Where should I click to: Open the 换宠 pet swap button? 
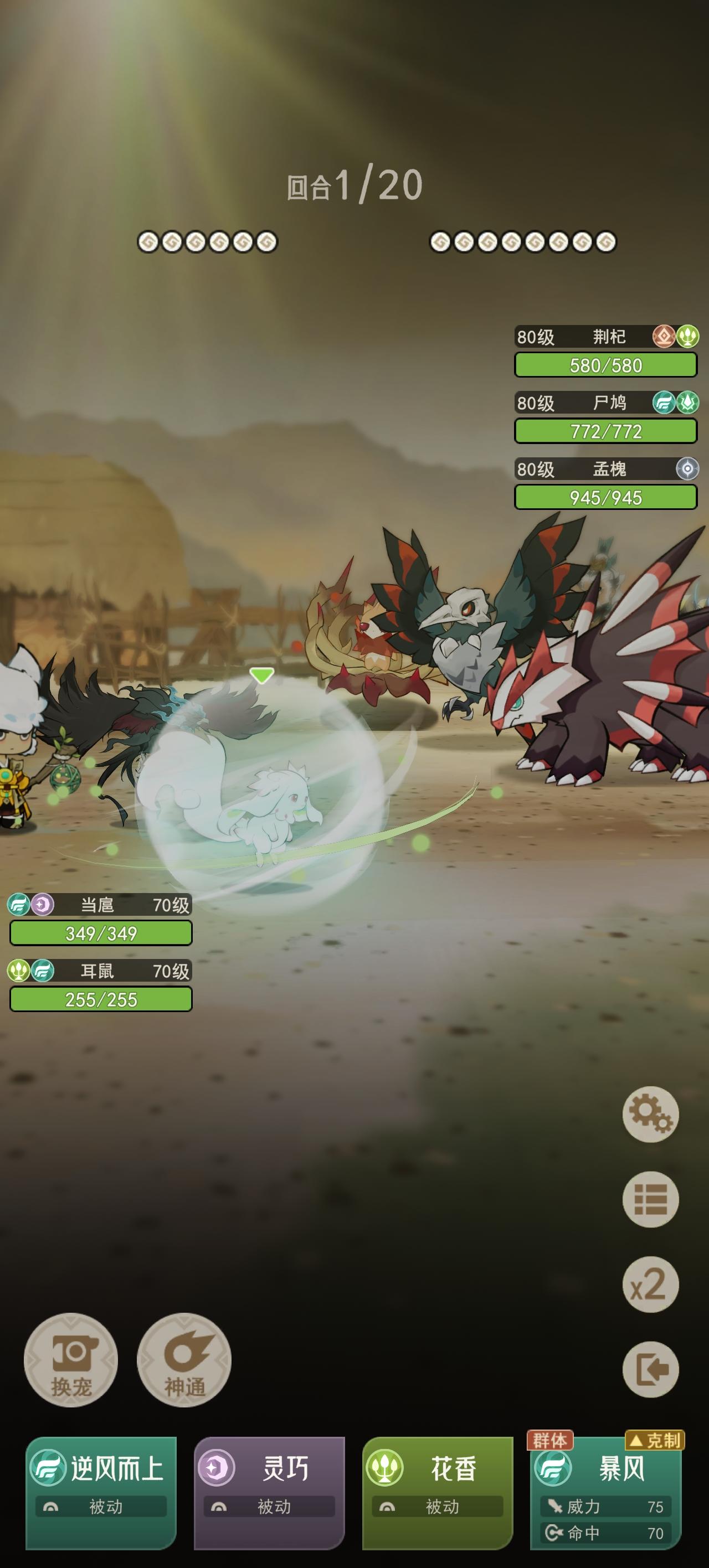tap(71, 1360)
